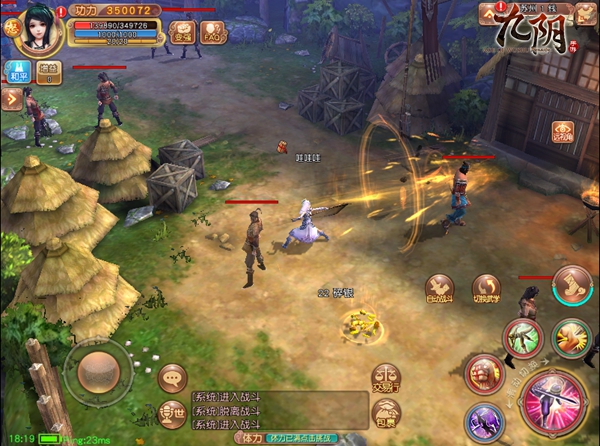The height and width of the screenshot is (446, 600).
Task: Open the FAQ help button
Action: tap(211, 32)
